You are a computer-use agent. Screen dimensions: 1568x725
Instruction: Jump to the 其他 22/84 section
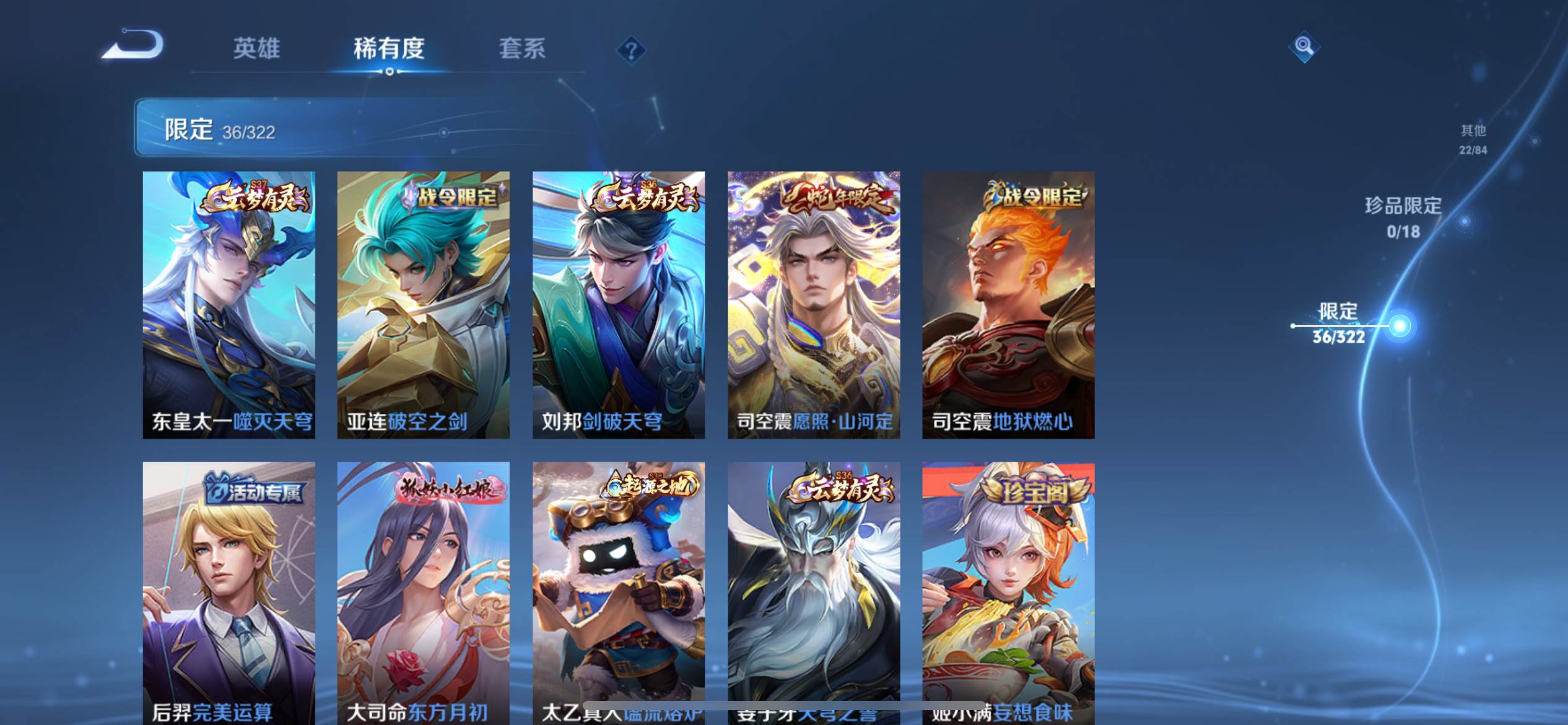[x=1473, y=139]
